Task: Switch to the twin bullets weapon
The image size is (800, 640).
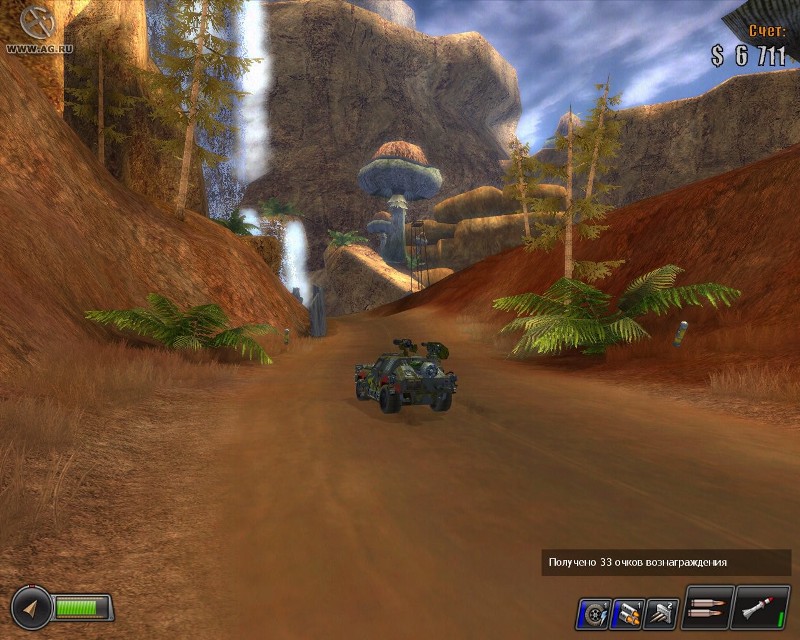Action: tap(708, 608)
